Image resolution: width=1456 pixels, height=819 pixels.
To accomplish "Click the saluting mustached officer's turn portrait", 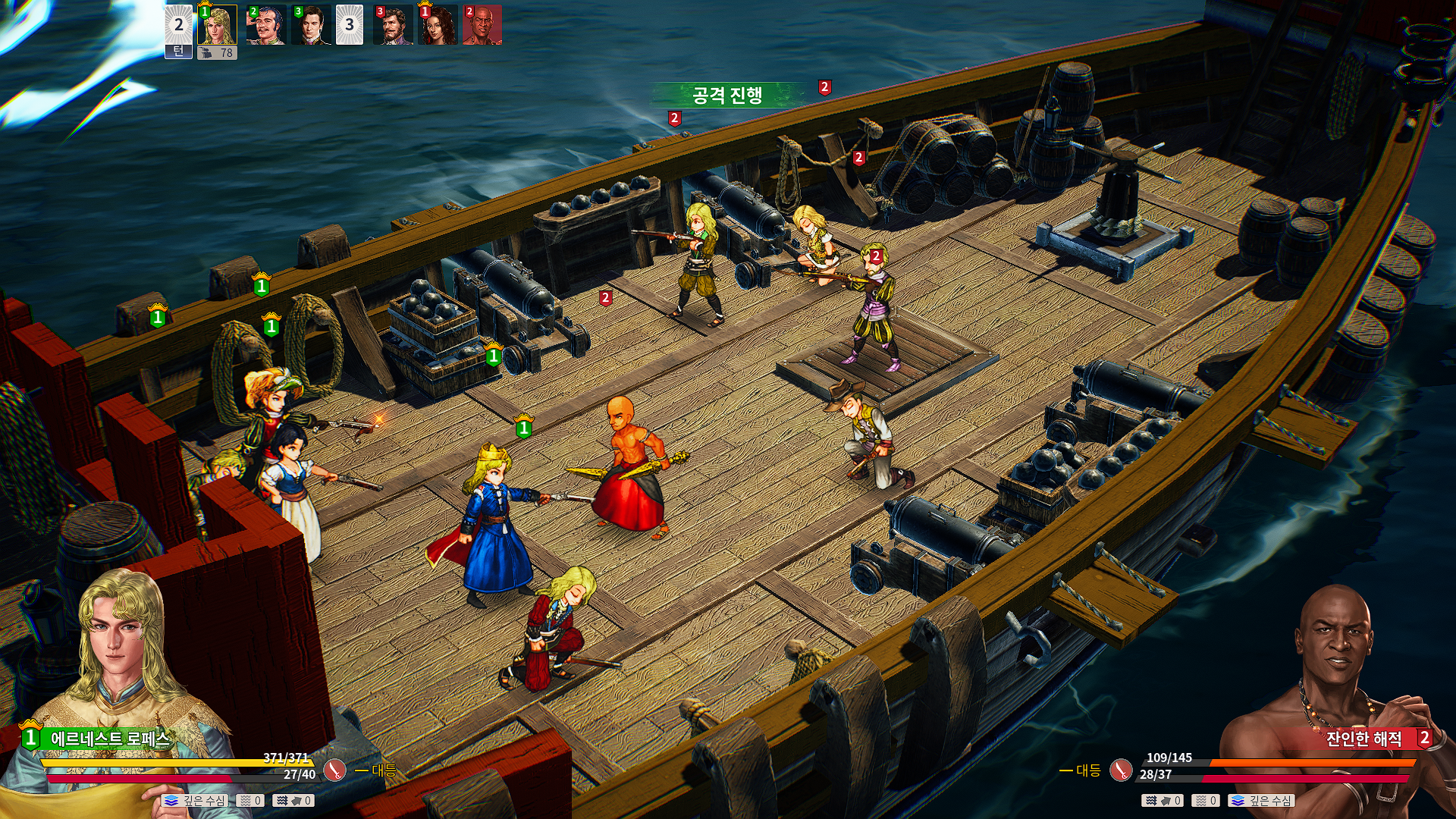I will pos(266,25).
